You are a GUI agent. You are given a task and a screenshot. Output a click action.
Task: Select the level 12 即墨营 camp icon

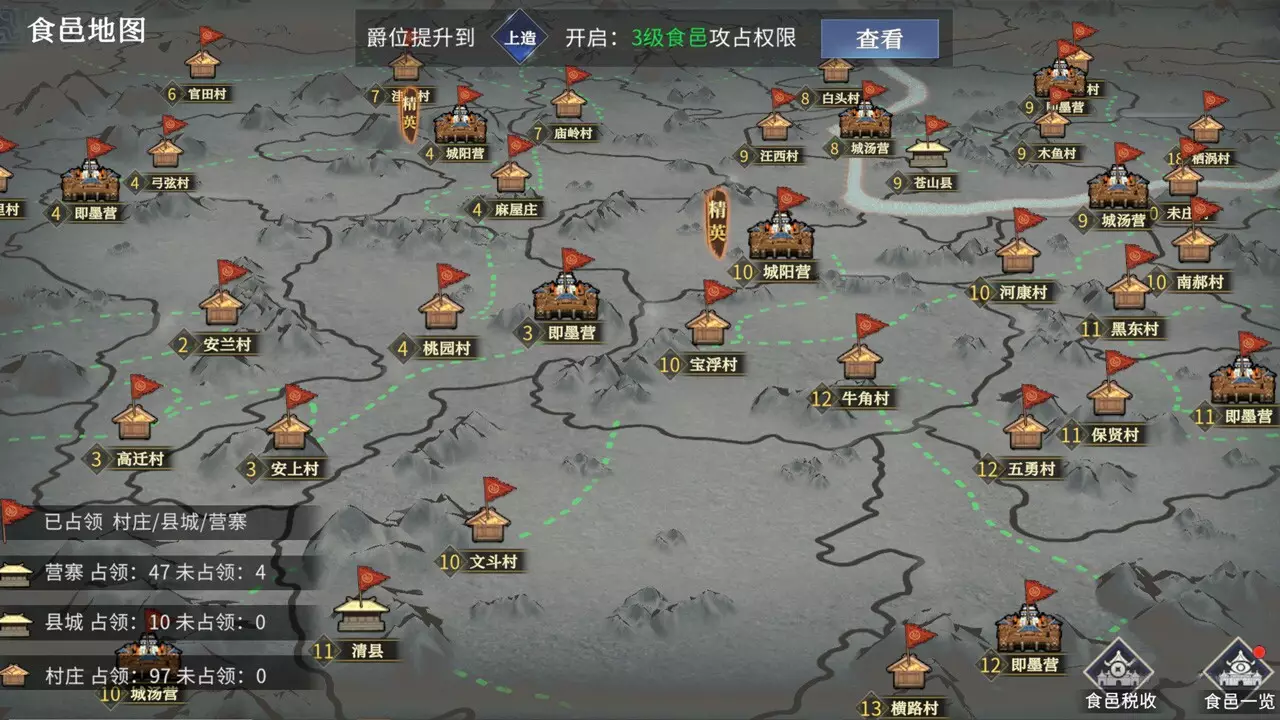(1028, 632)
